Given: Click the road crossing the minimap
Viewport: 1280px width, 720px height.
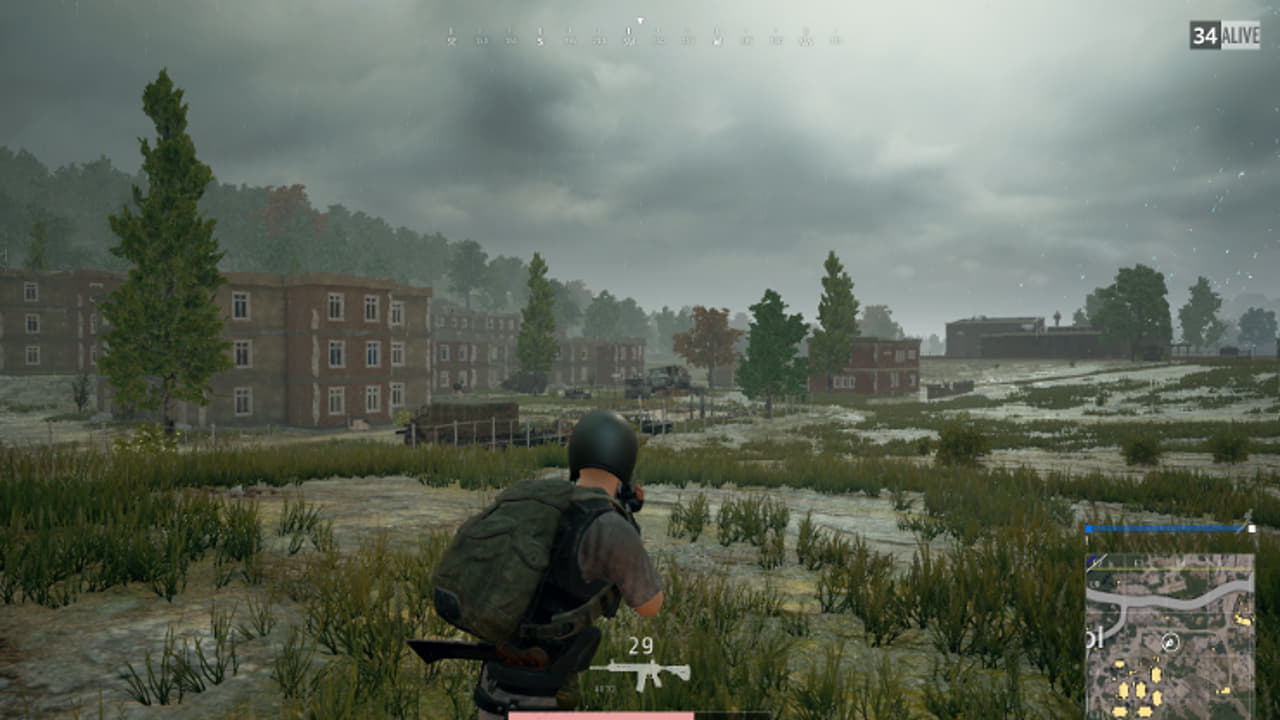Looking at the screenshot, I should coord(1190,598).
